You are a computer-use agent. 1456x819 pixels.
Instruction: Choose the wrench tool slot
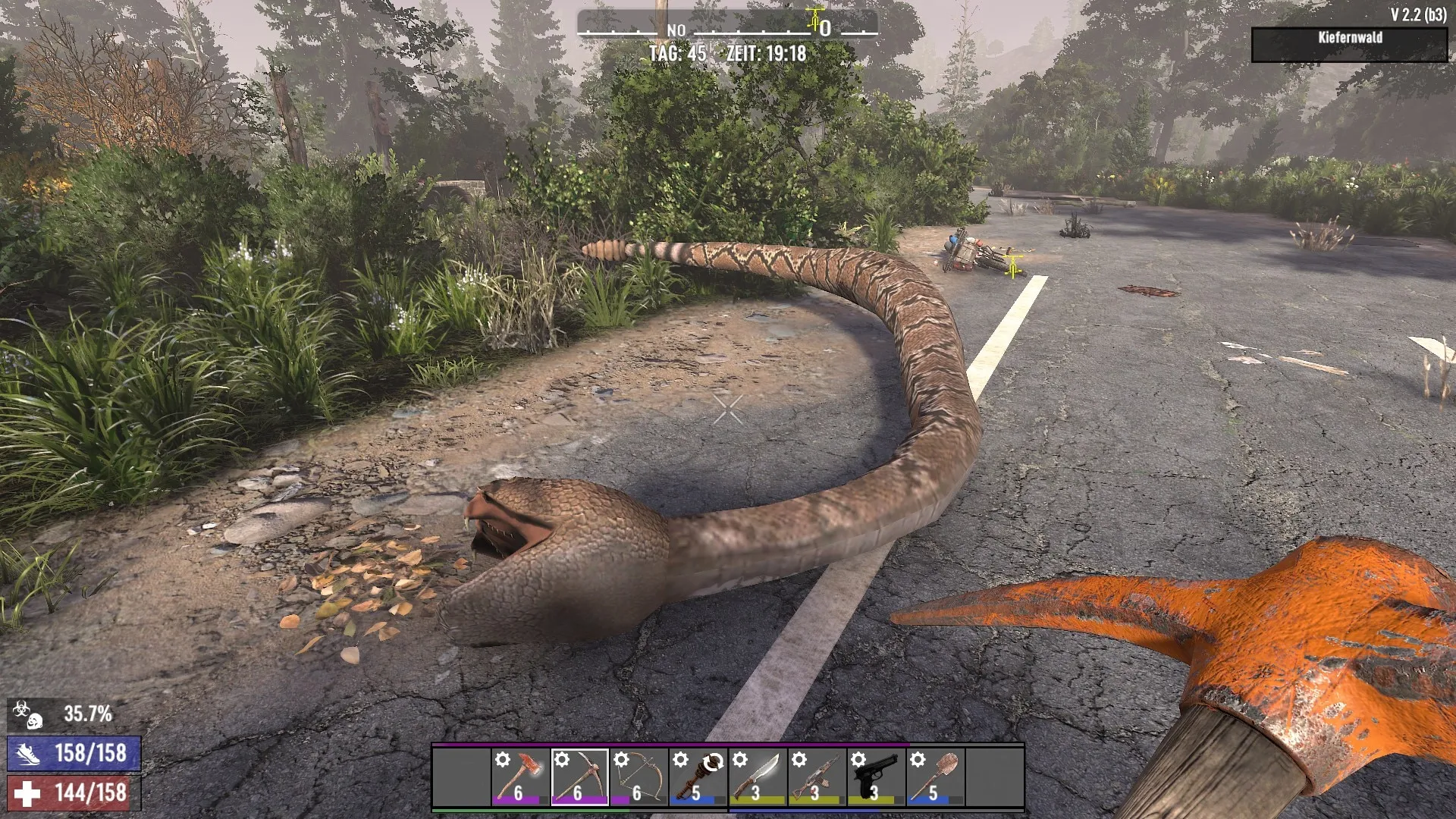point(698,777)
